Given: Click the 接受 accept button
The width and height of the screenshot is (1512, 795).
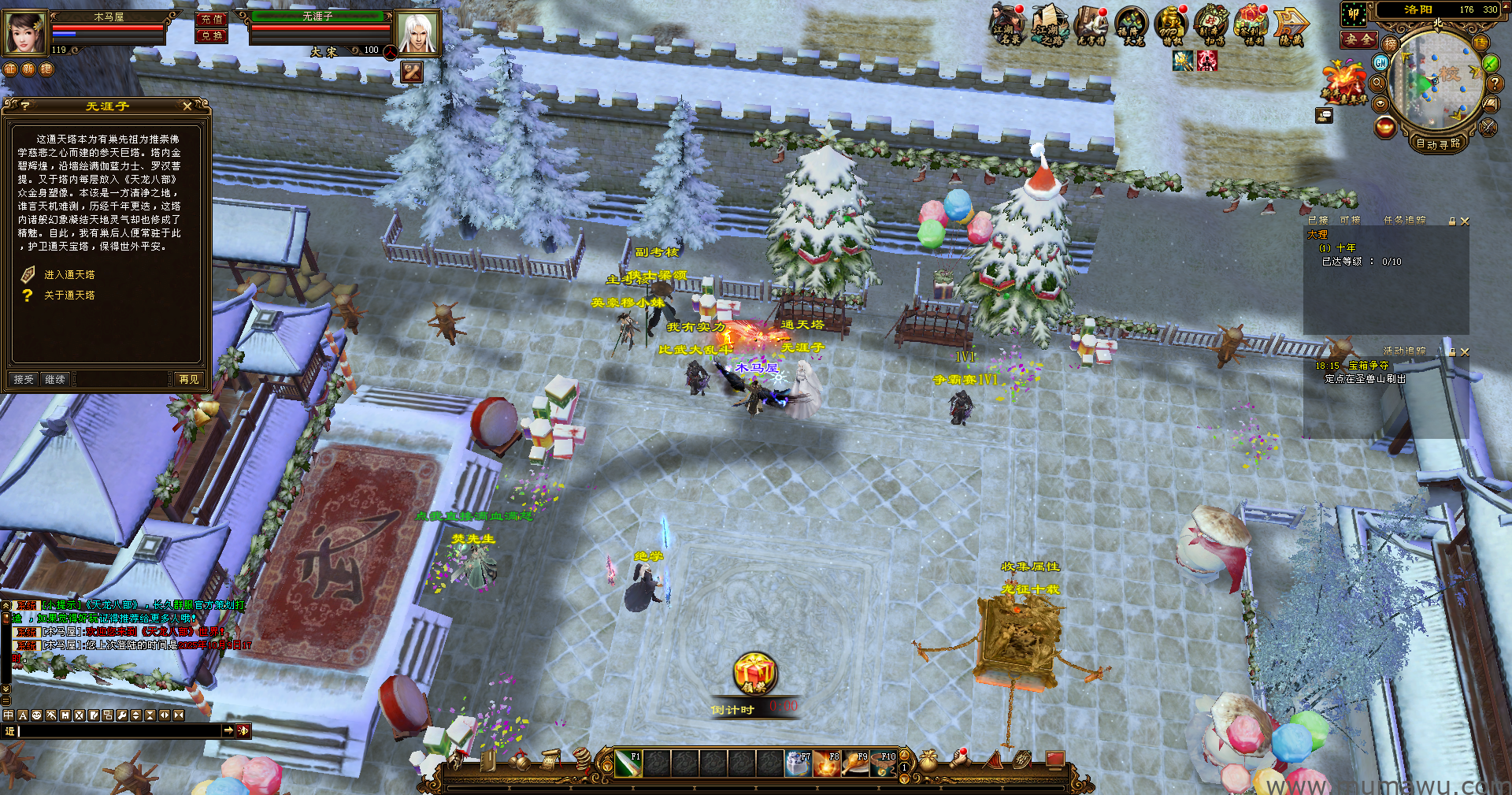Looking at the screenshot, I should click(x=24, y=380).
